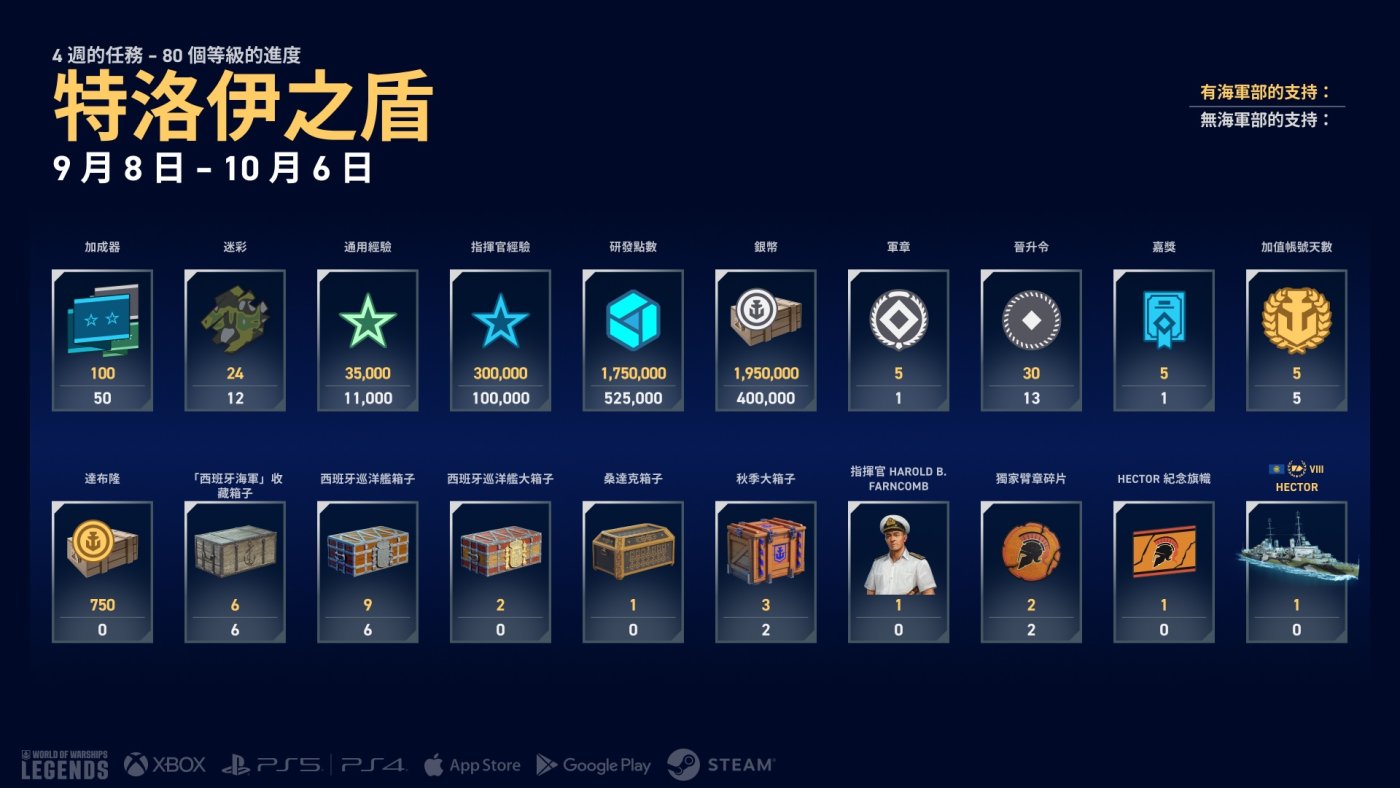The width and height of the screenshot is (1400, 788).
Task: Click the exclusive patch fragments tile
Action: (x=1031, y=572)
